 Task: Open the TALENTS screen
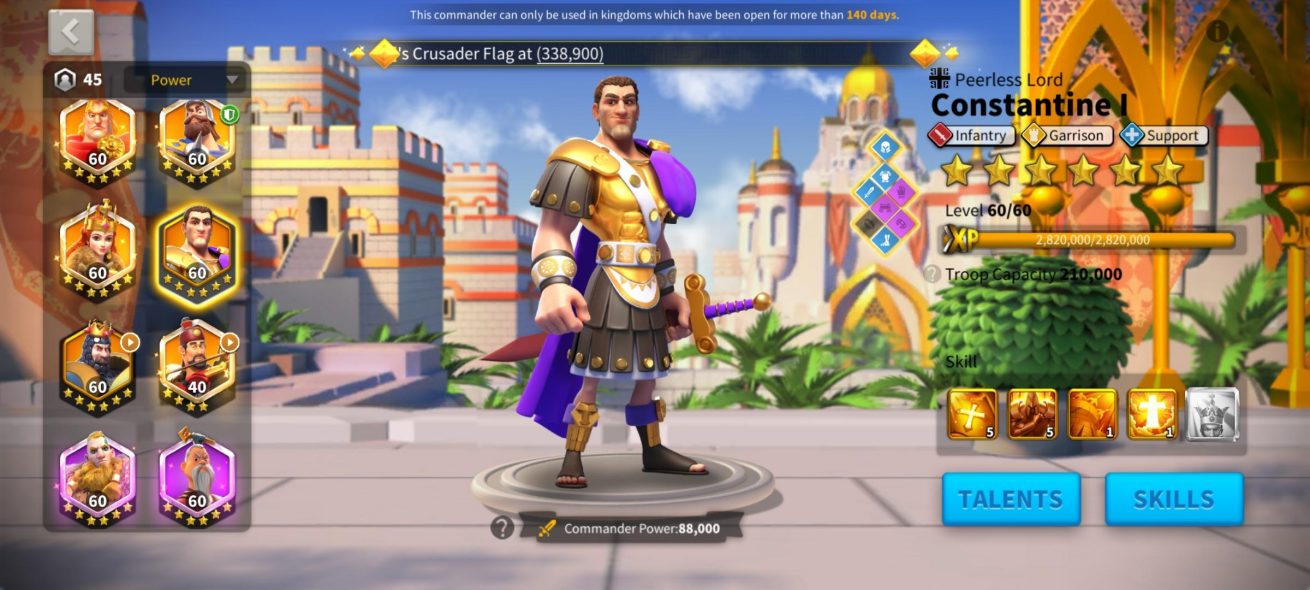tap(1011, 499)
